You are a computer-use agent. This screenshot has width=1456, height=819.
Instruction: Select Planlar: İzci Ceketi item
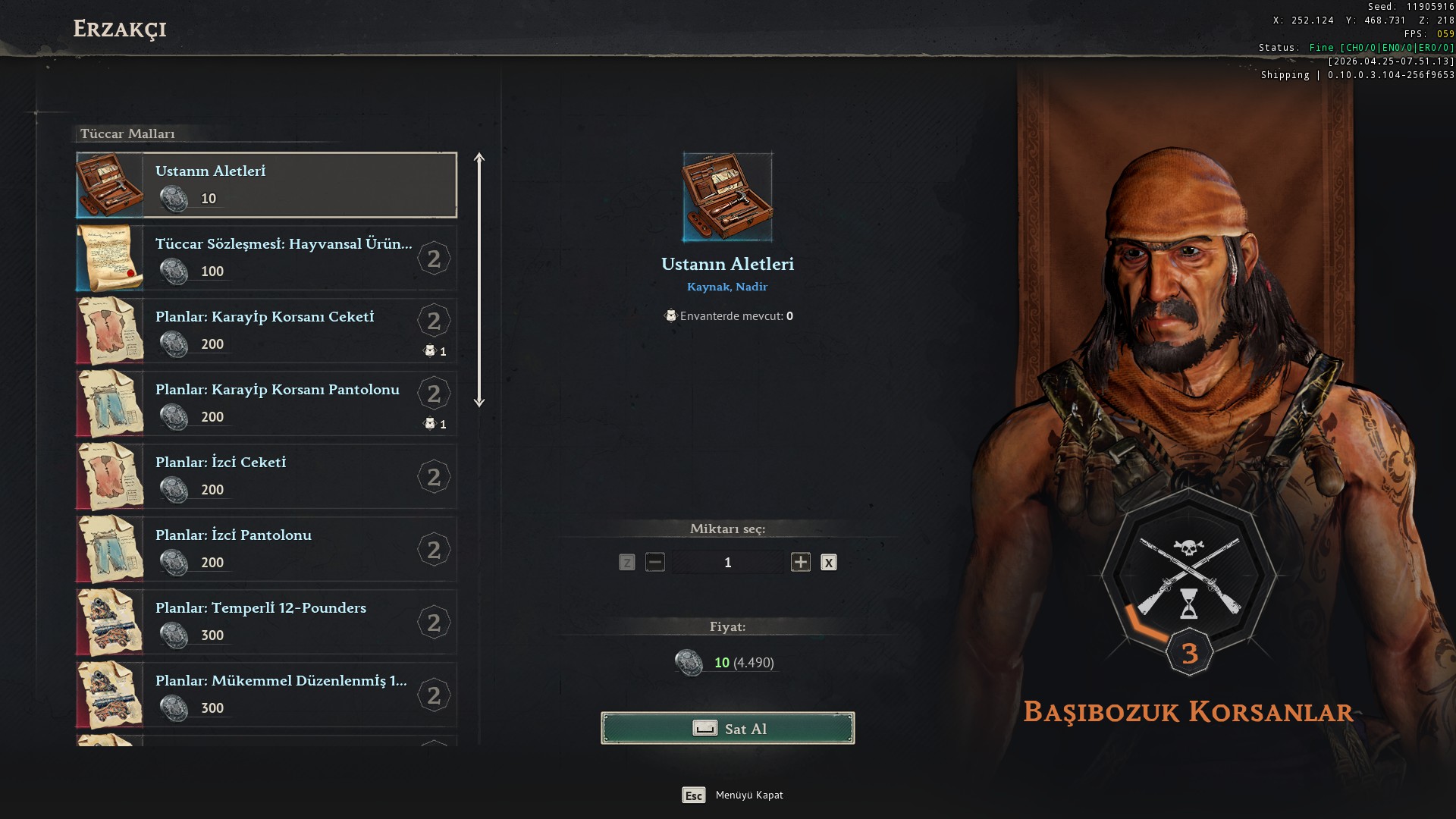(x=266, y=476)
